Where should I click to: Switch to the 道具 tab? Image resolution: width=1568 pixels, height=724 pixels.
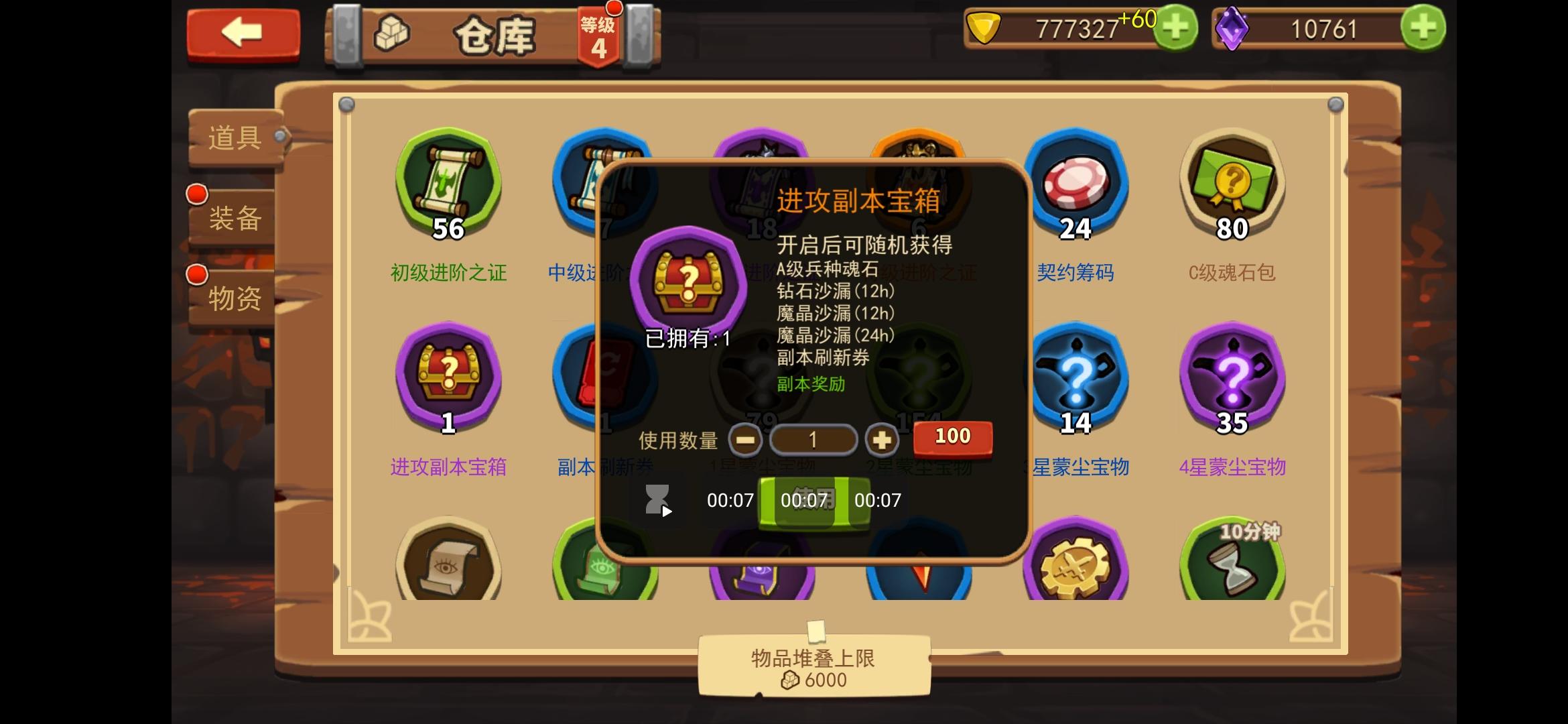(x=236, y=137)
